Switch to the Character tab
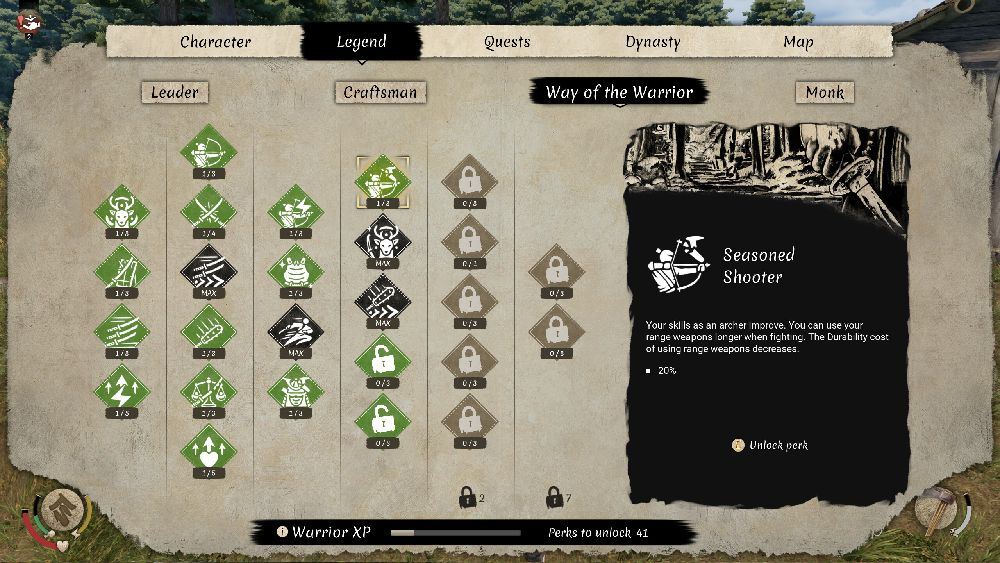This screenshot has width=1000, height=563. coord(215,42)
